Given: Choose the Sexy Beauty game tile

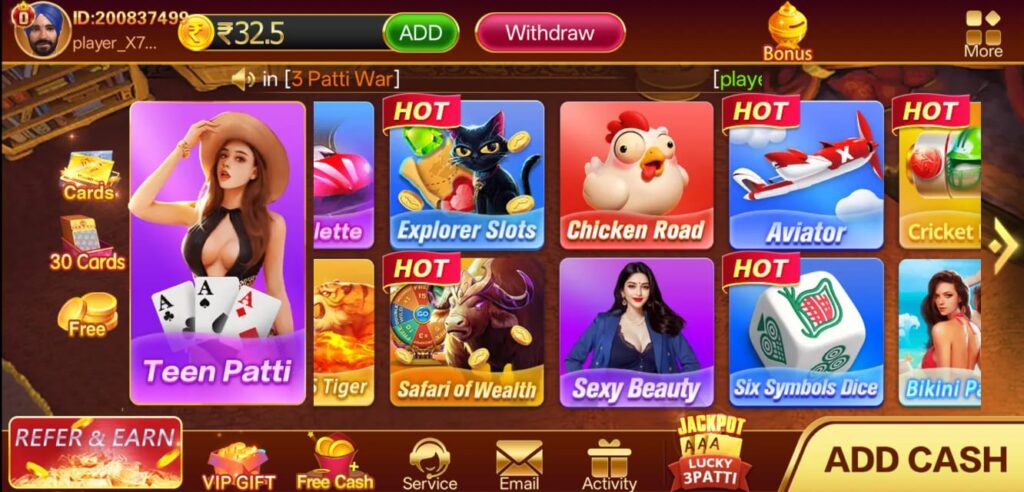Looking at the screenshot, I should pos(636,332).
